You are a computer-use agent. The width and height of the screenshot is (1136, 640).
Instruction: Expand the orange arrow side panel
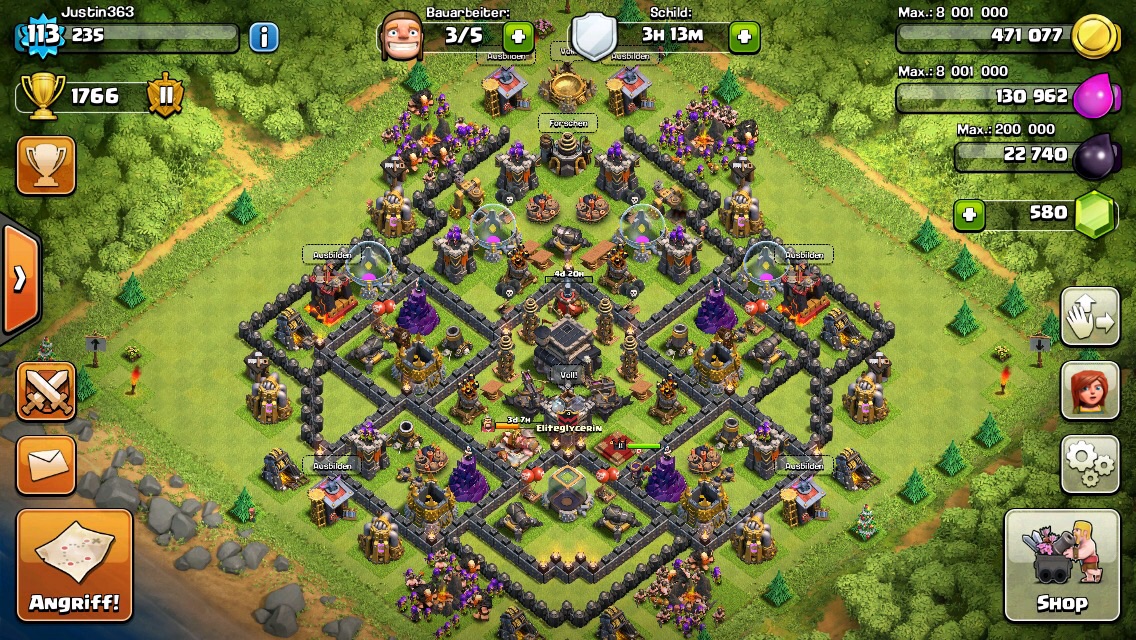(x=20, y=278)
